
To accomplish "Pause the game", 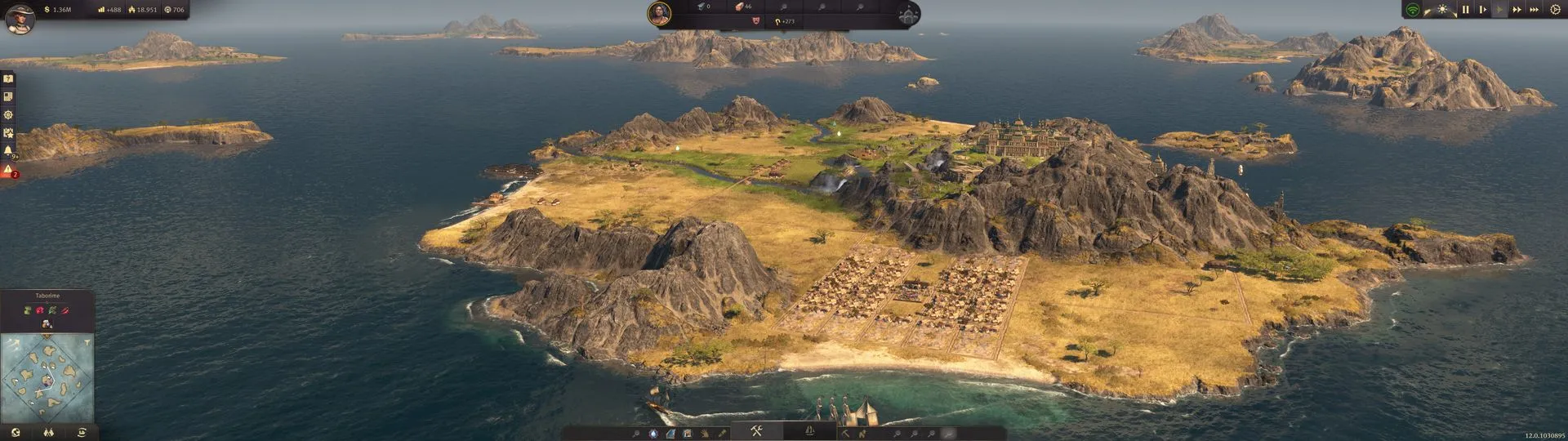I will [1465, 10].
